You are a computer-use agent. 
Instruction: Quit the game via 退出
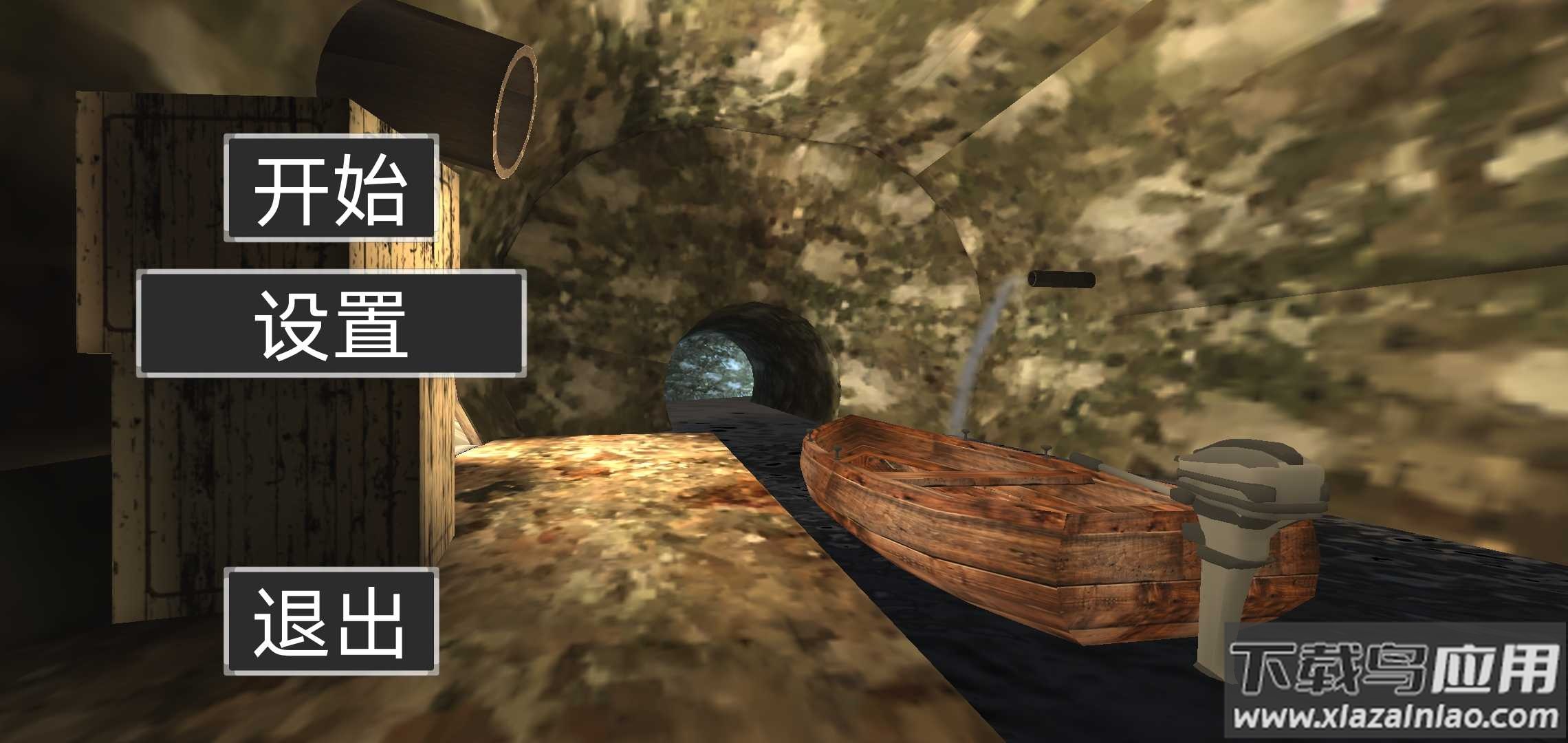331,621
